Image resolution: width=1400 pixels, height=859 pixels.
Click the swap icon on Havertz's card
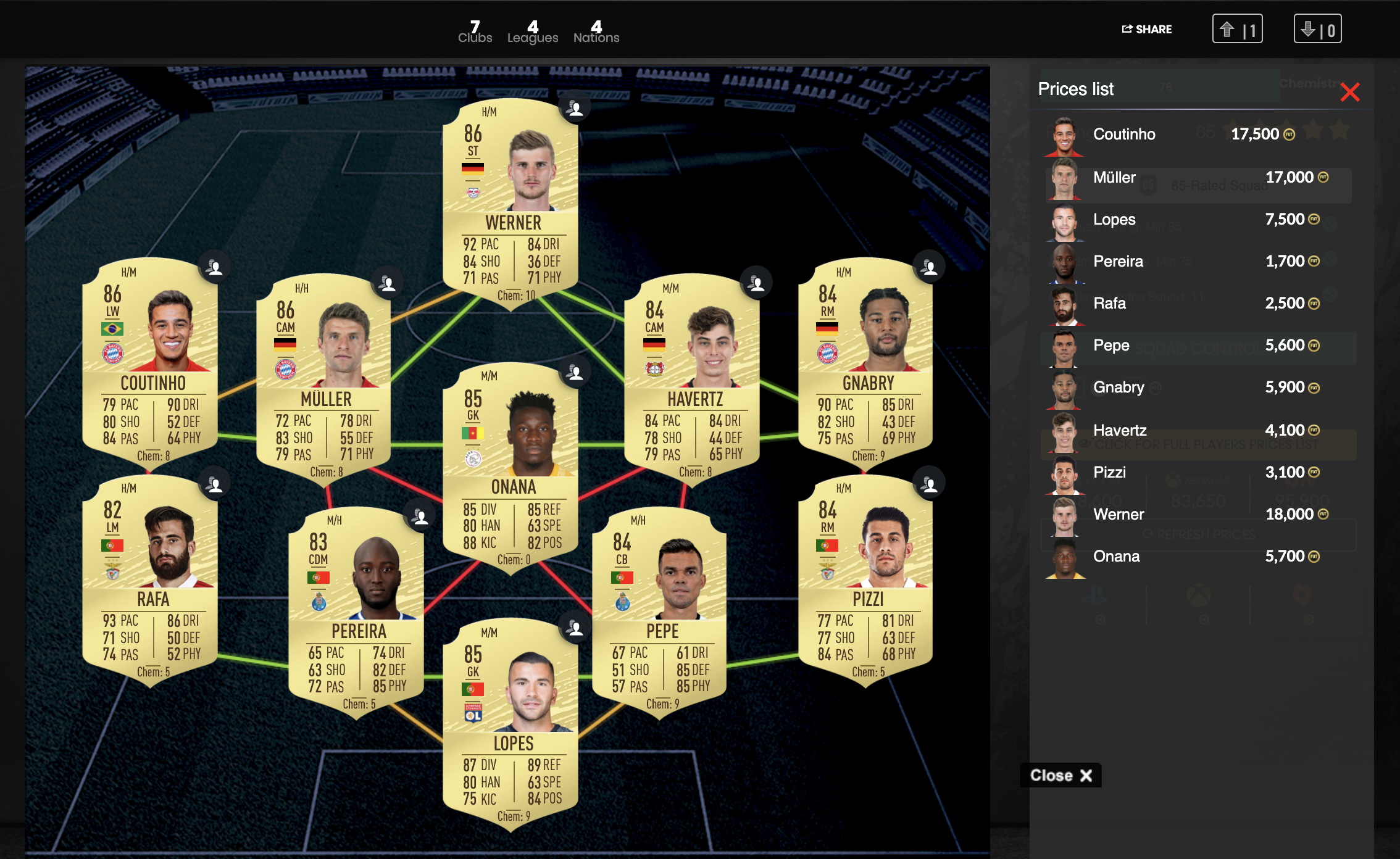tap(757, 283)
